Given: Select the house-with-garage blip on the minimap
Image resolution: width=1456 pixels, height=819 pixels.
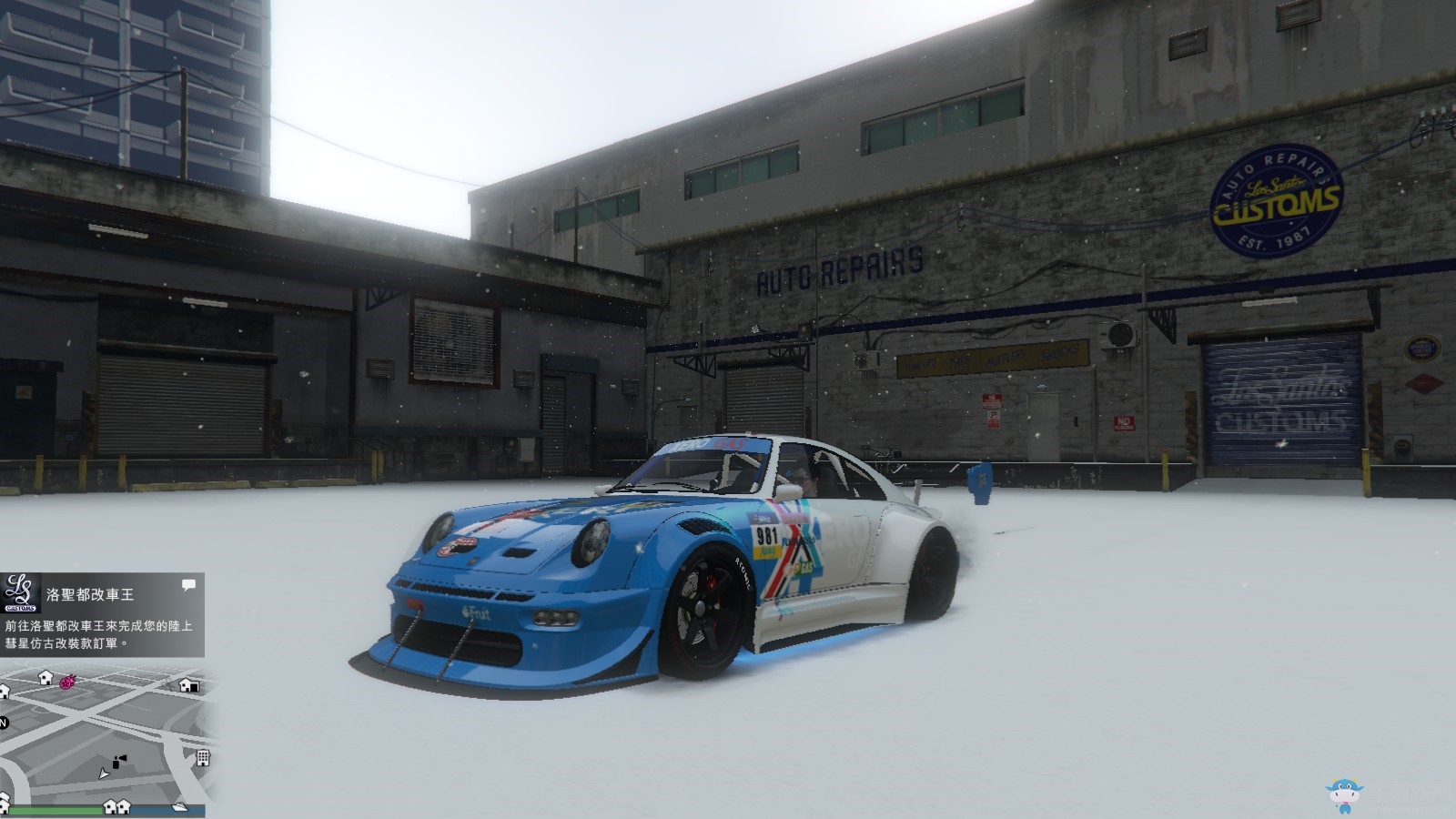Looking at the screenshot, I should point(188,684).
